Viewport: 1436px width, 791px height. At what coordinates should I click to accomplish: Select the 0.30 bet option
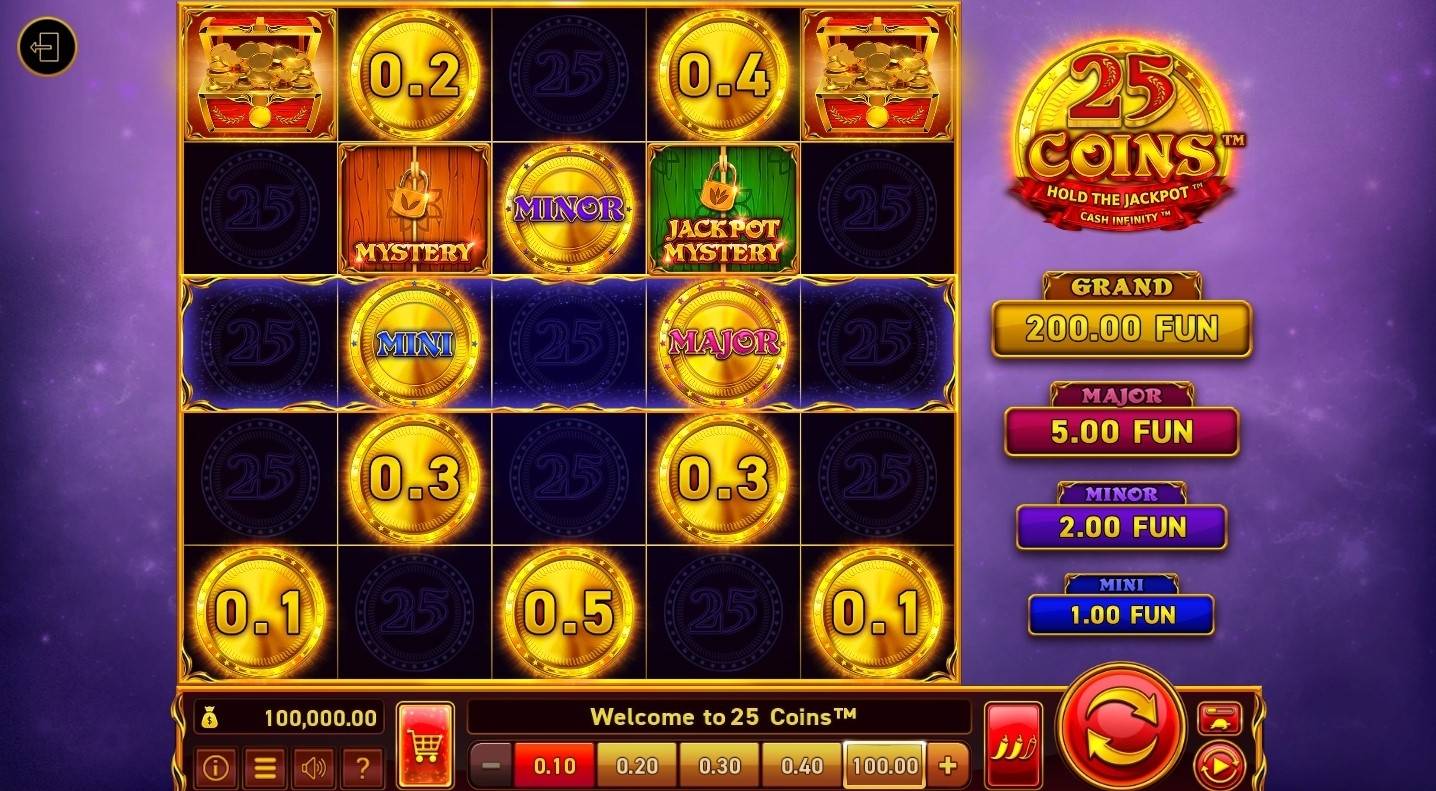[718, 765]
